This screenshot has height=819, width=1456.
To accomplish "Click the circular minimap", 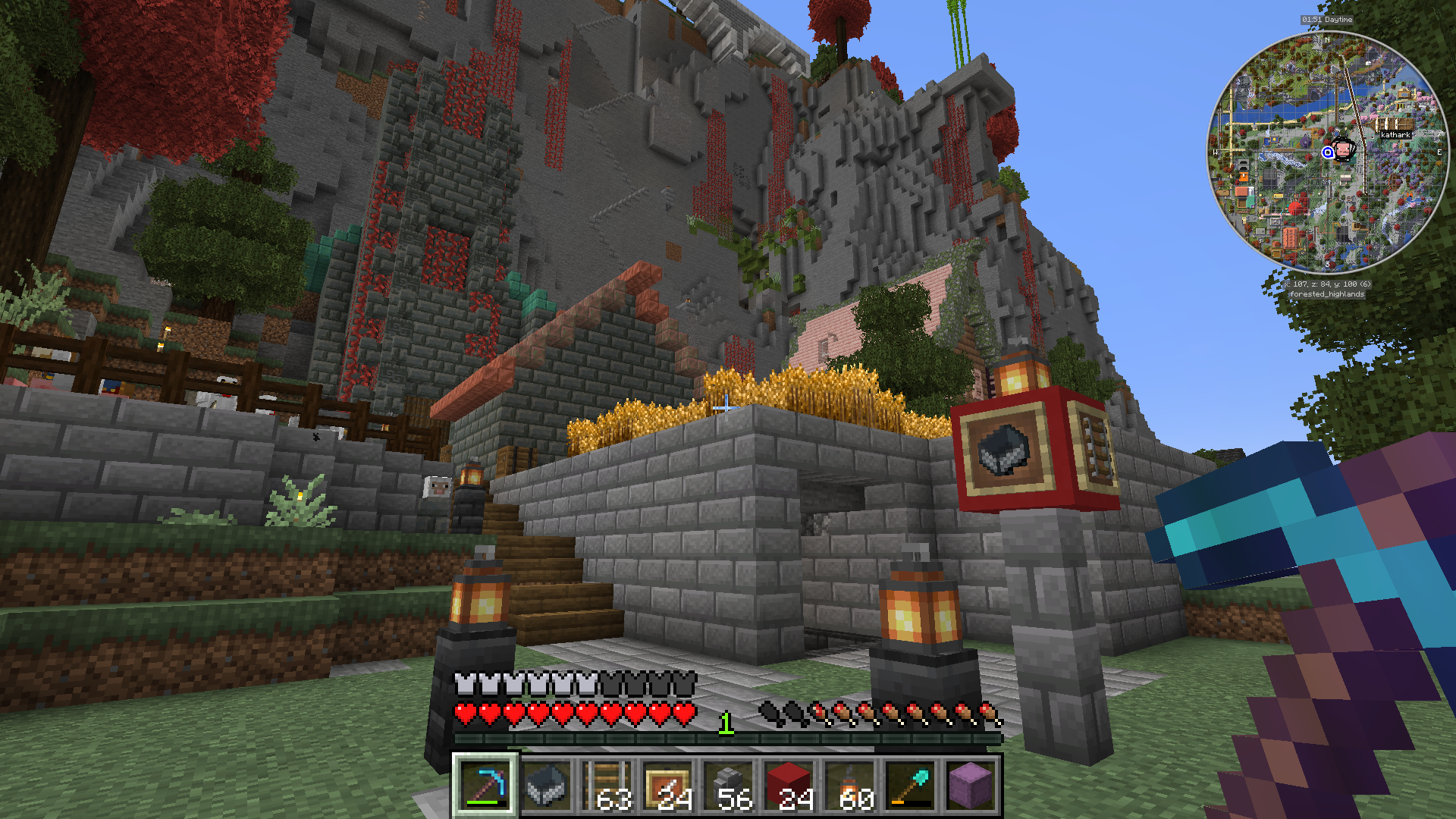I will [1327, 152].
